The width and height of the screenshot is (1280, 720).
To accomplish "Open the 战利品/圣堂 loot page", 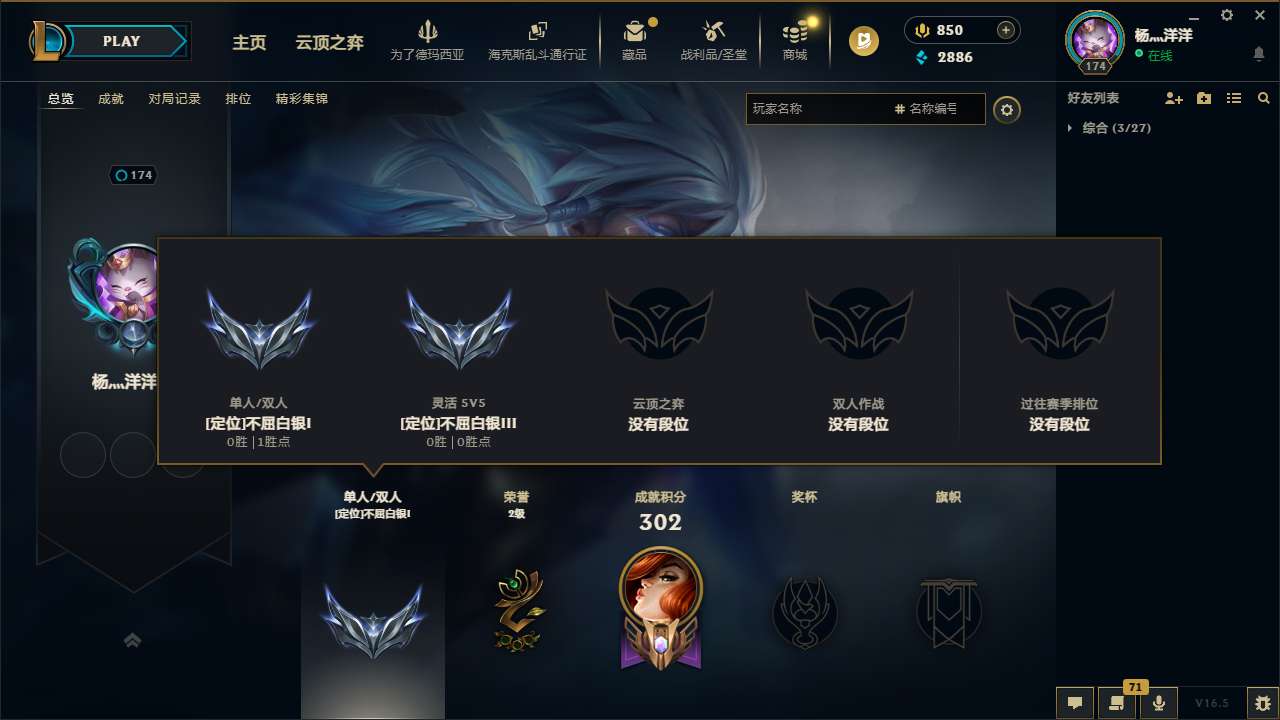I will coord(714,40).
